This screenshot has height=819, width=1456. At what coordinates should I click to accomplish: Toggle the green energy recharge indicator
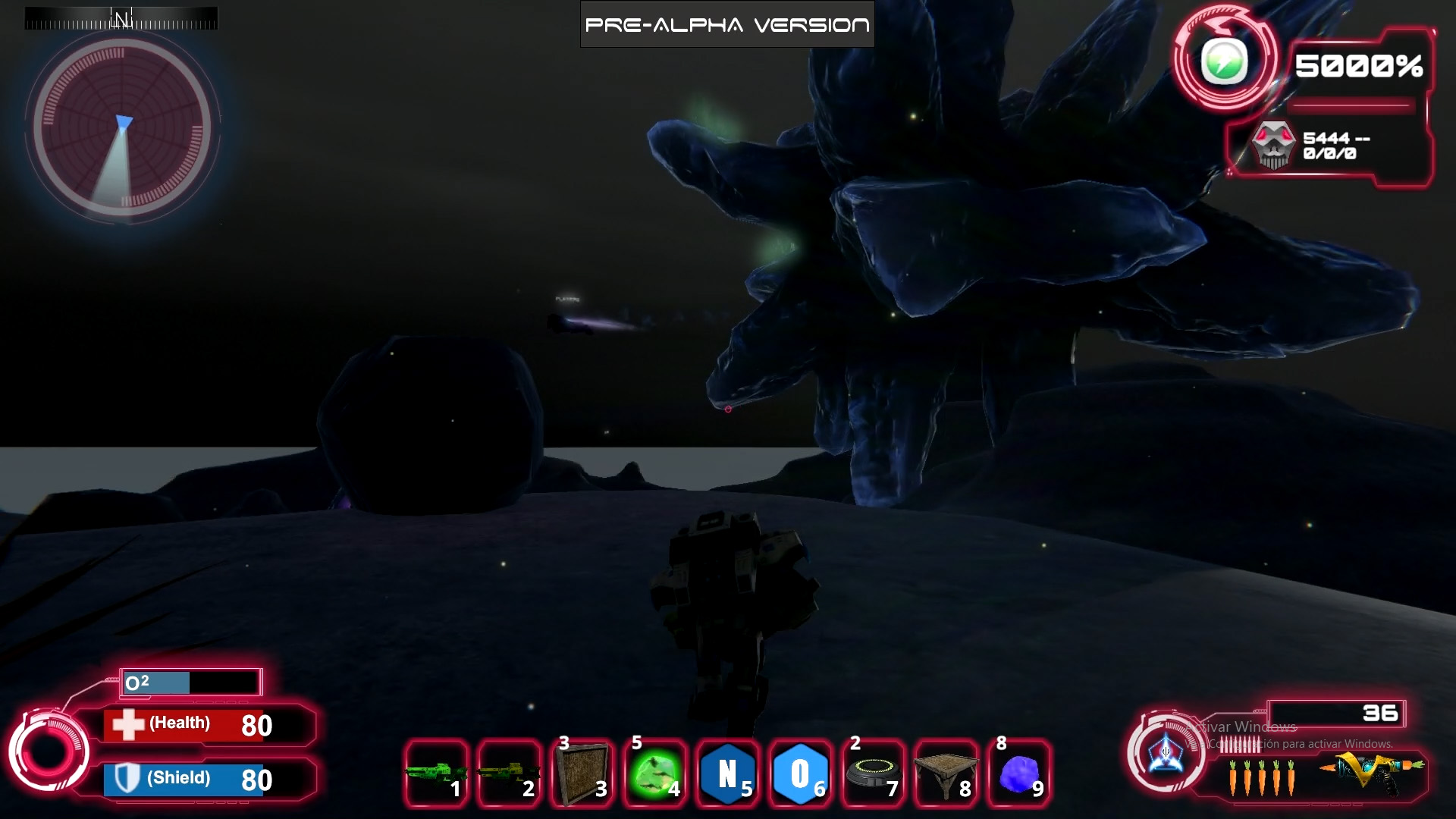pyautogui.click(x=1225, y=59)
